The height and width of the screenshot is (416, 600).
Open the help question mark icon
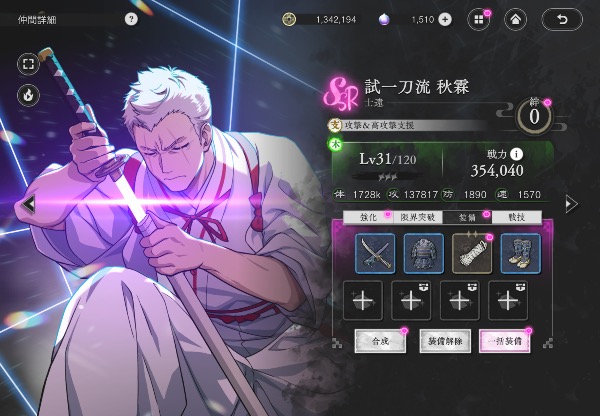point(131,19)
